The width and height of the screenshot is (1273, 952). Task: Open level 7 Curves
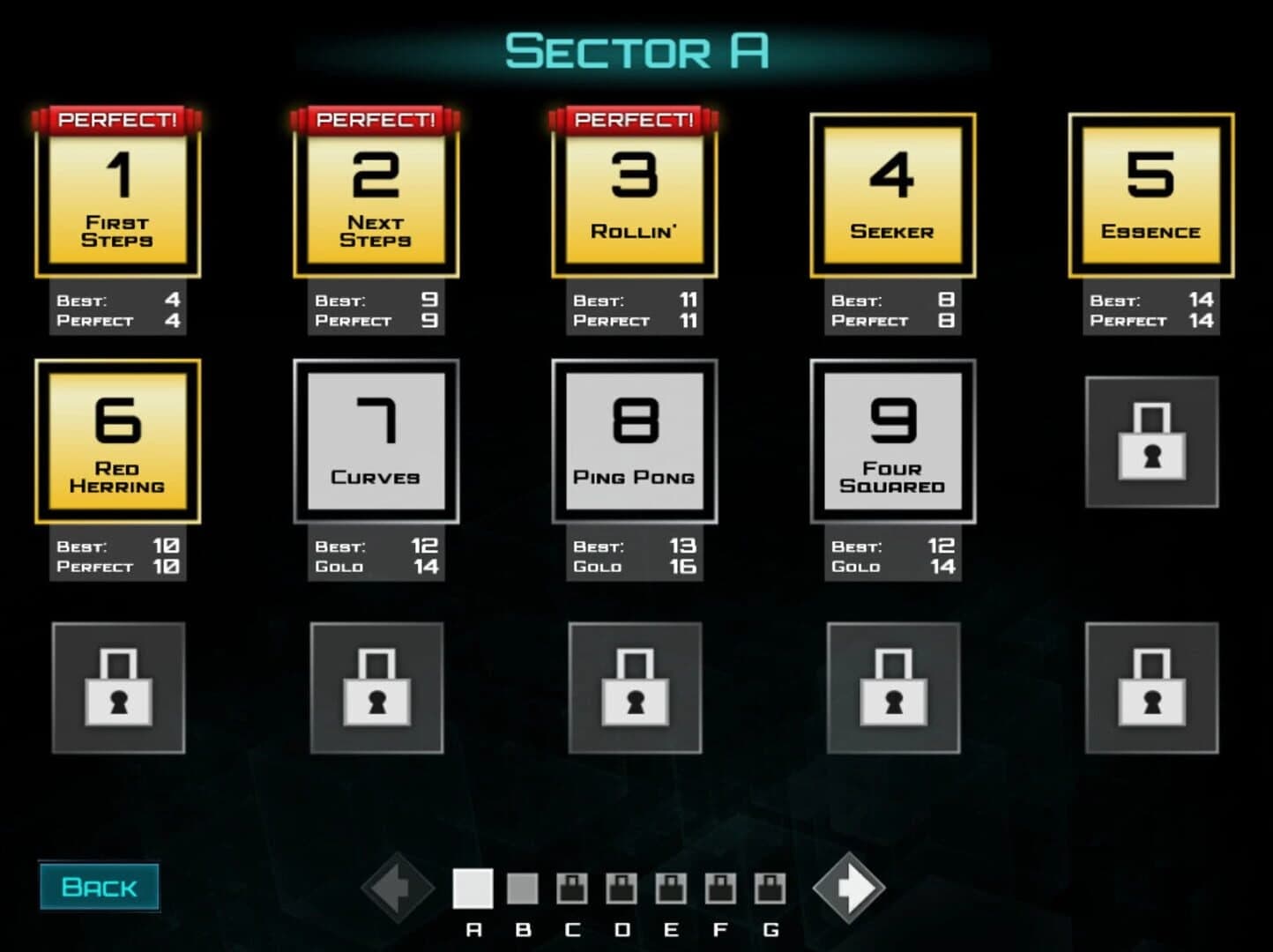click(x=376, y=441)
